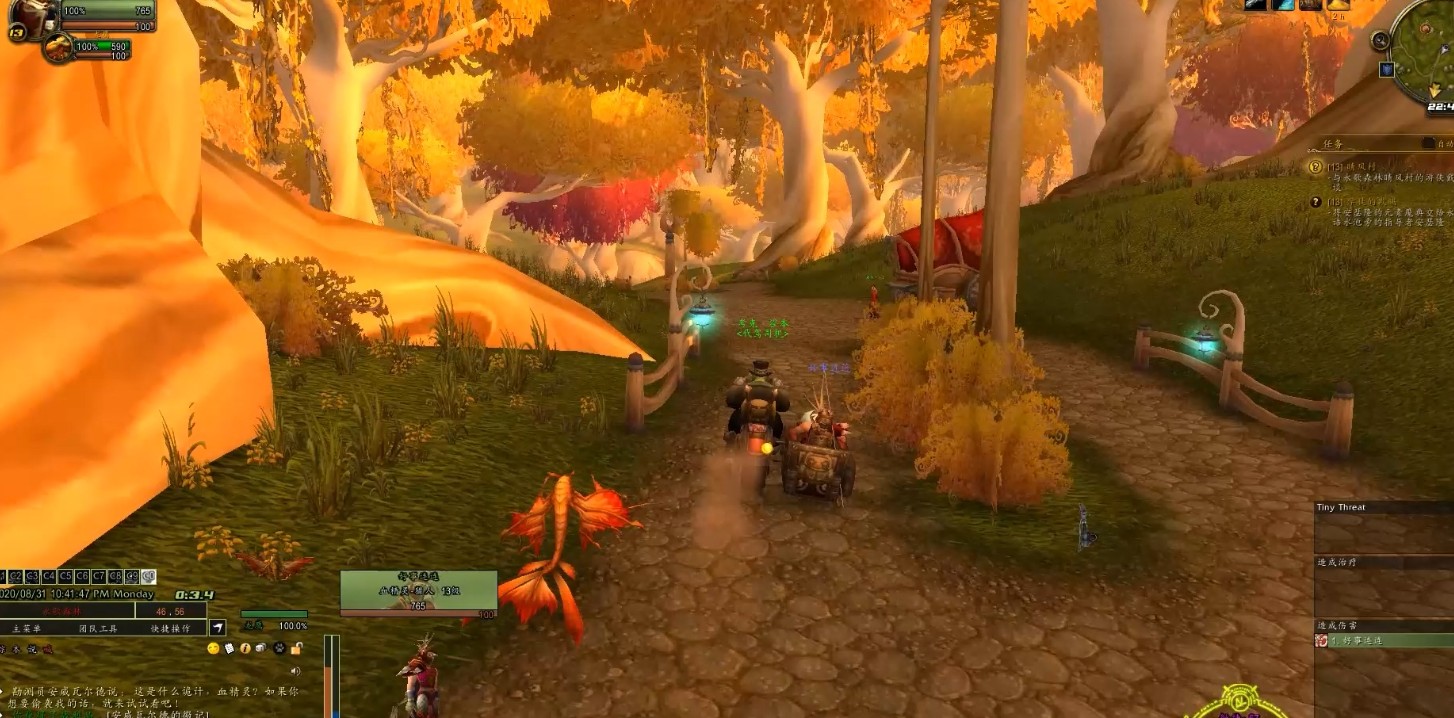Roll the dice icon
The image size is (1454, 718).
(261, 649)
